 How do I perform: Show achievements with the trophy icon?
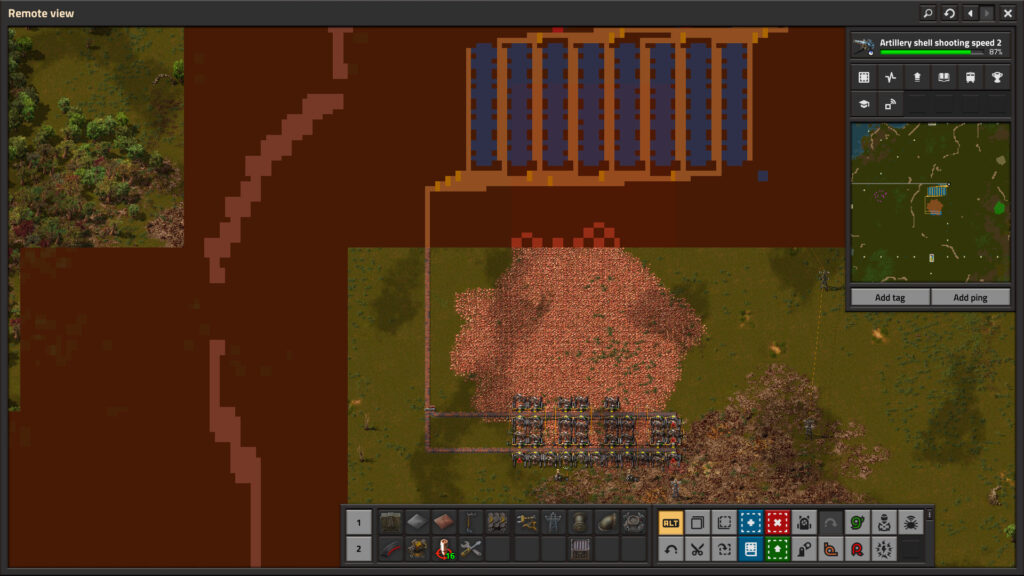tap(996, 77)
